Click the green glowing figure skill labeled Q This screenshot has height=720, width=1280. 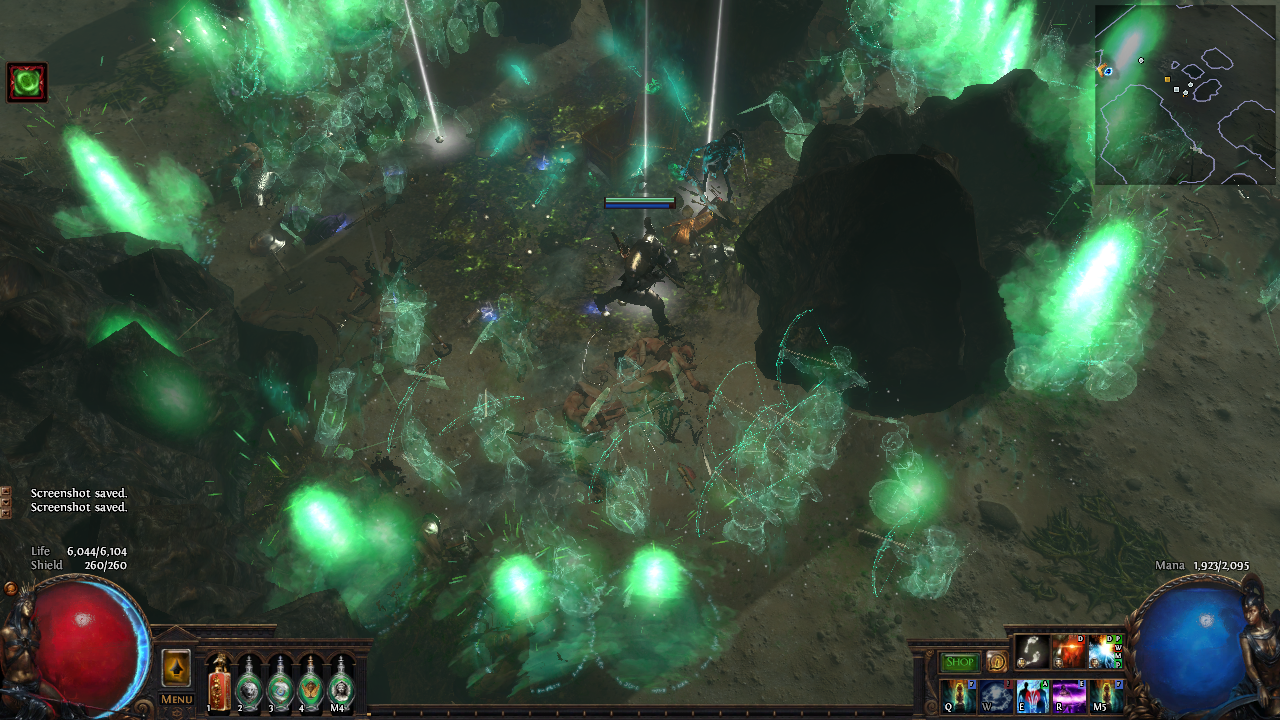pos(958,695)
